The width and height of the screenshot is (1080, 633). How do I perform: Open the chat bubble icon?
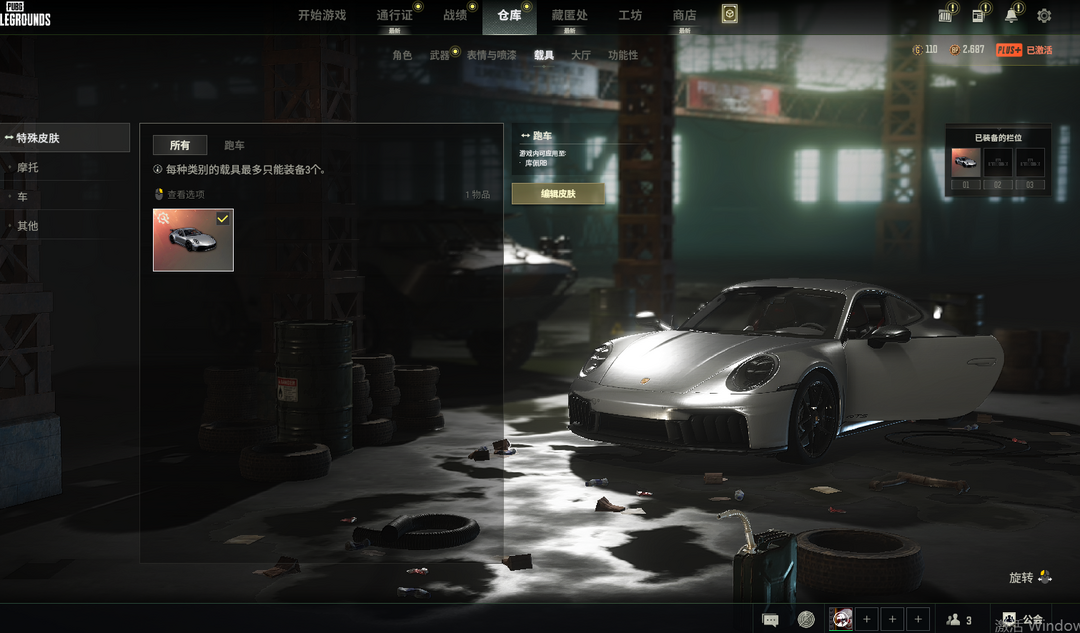[771, 620]
